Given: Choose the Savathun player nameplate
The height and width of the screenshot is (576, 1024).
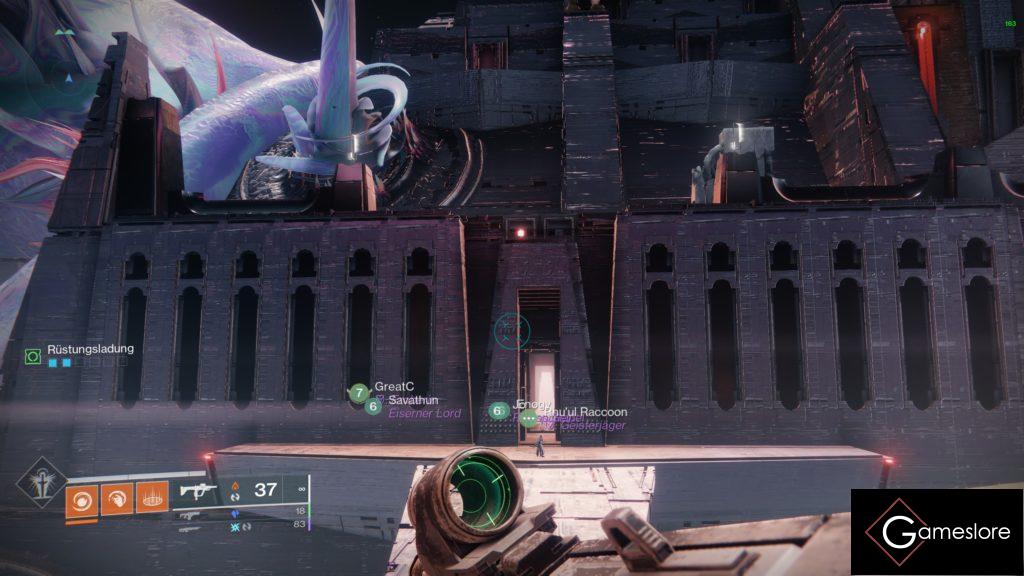Looking at the screenshot, I should pyautogui.click(x=408, y=401).
